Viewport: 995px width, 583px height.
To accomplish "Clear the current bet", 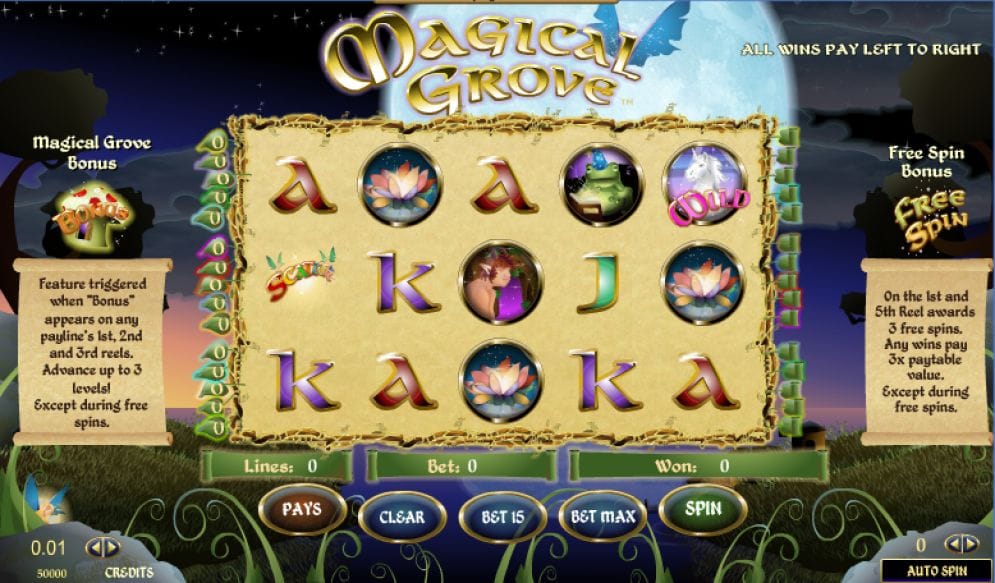I will point(402,517).
